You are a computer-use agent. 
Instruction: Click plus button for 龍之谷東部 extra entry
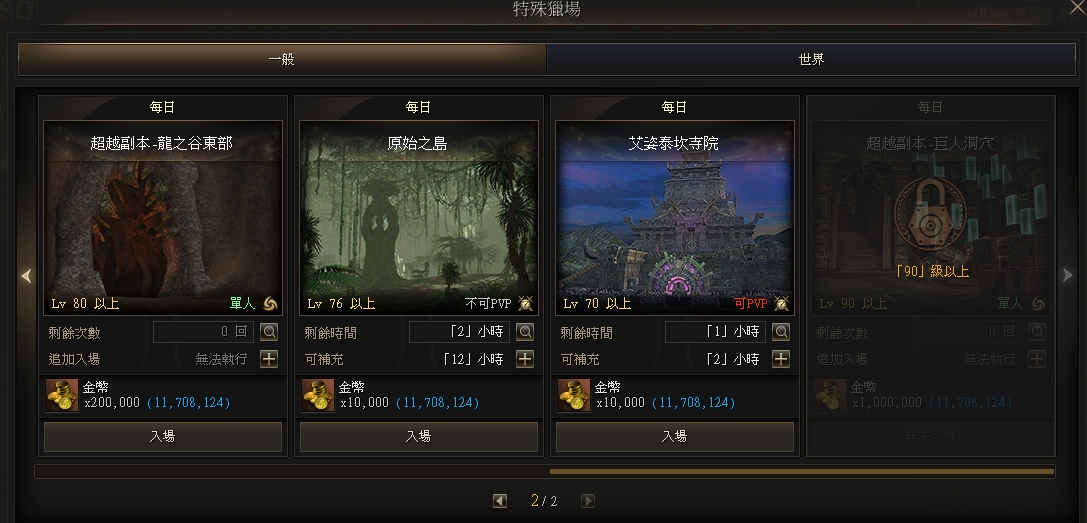269,359
